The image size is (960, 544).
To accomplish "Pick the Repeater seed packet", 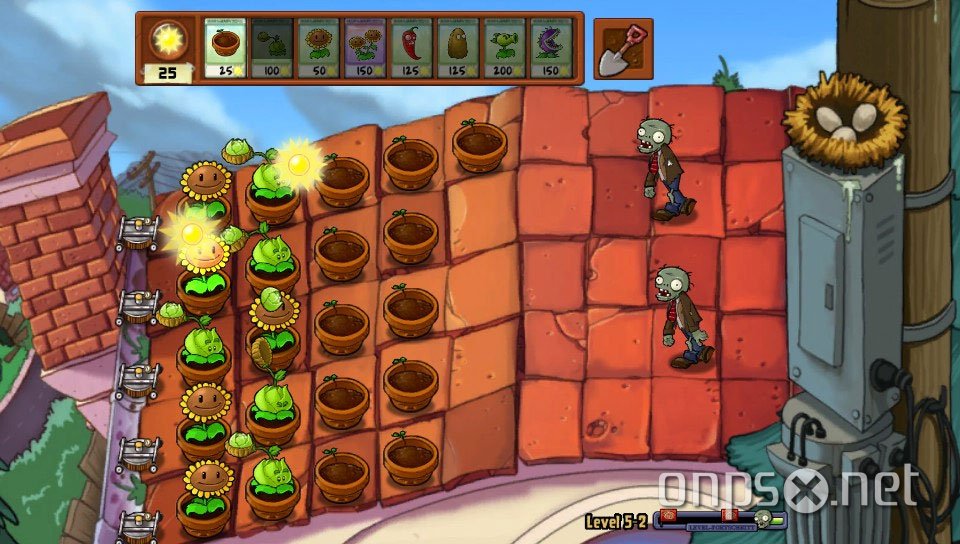I will point(505,47).
